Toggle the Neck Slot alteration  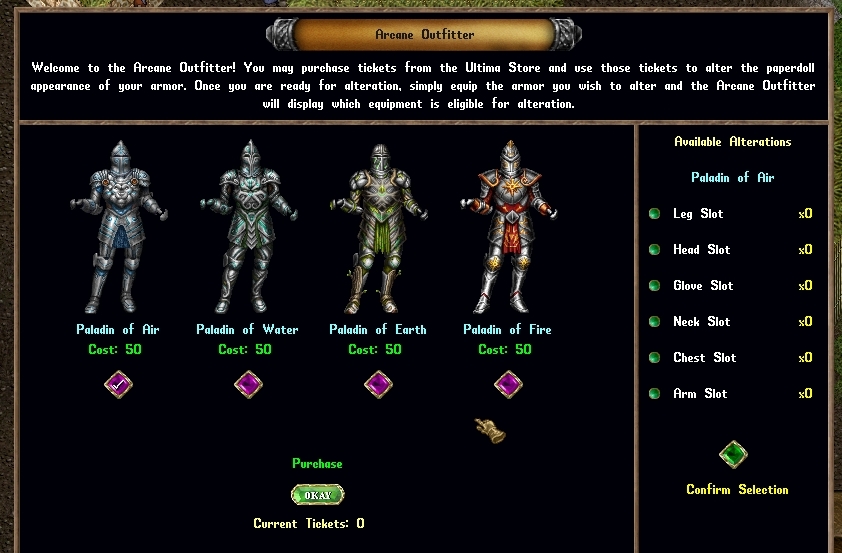(655, 322)
